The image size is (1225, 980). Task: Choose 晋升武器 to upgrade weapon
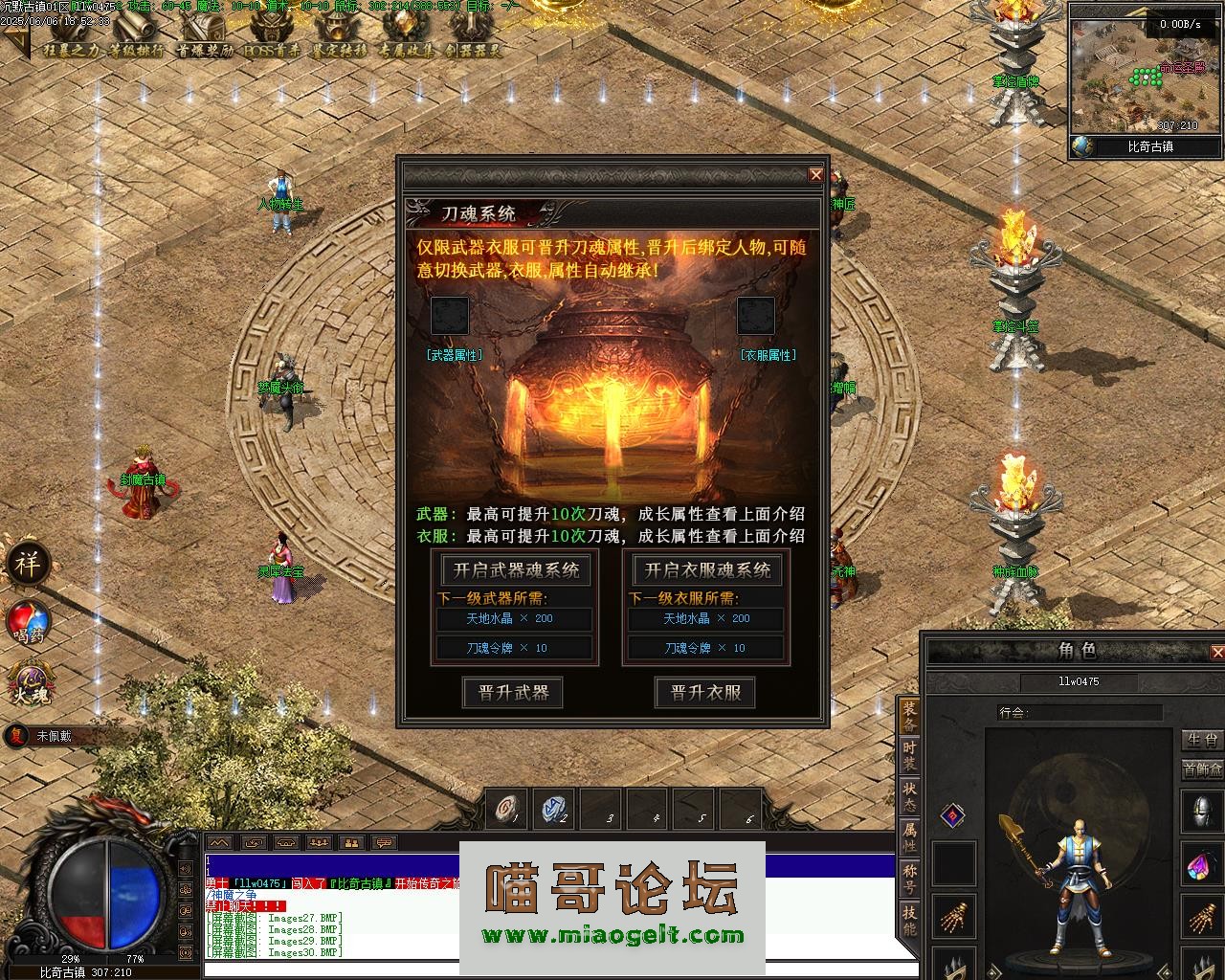(x=513, y=692)
